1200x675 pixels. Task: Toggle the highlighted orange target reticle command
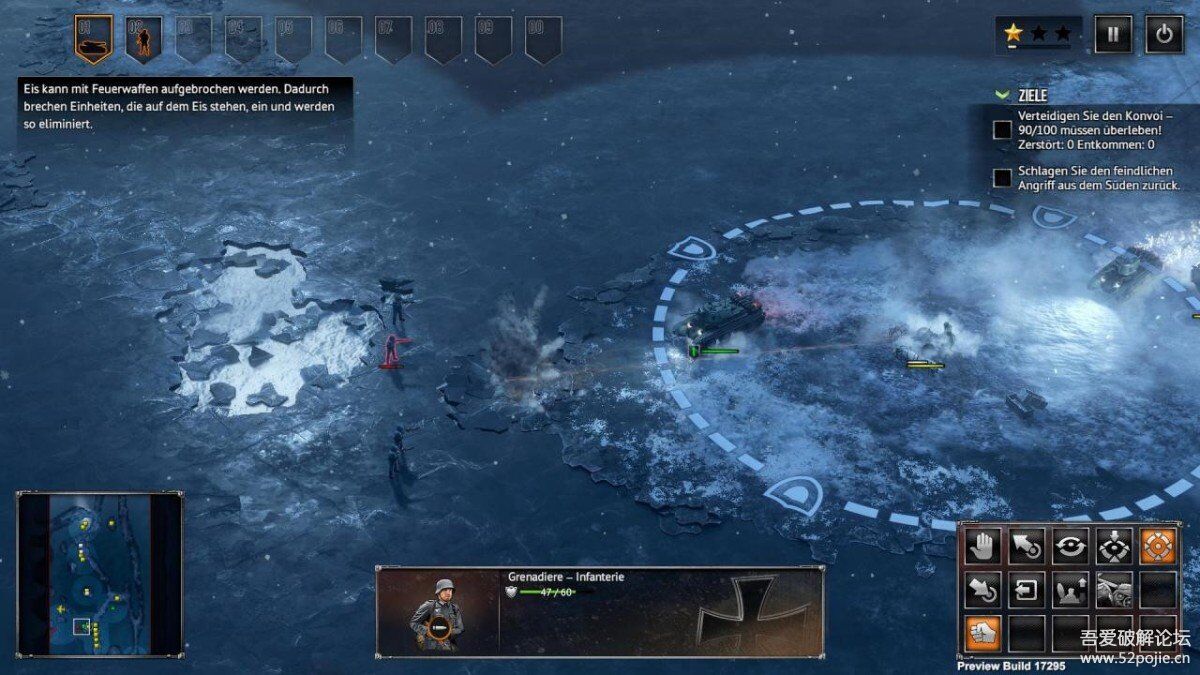tap(1158, 546)
